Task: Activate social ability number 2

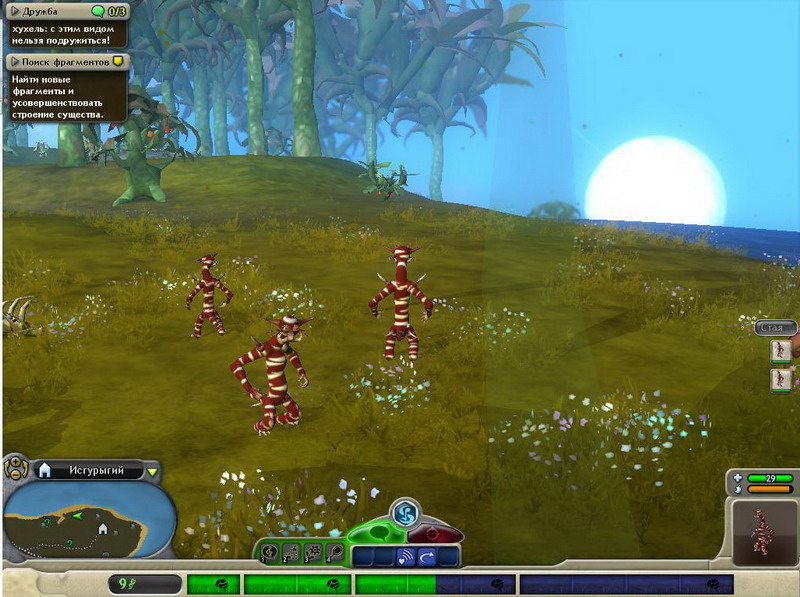Action: tap(292, 552)
